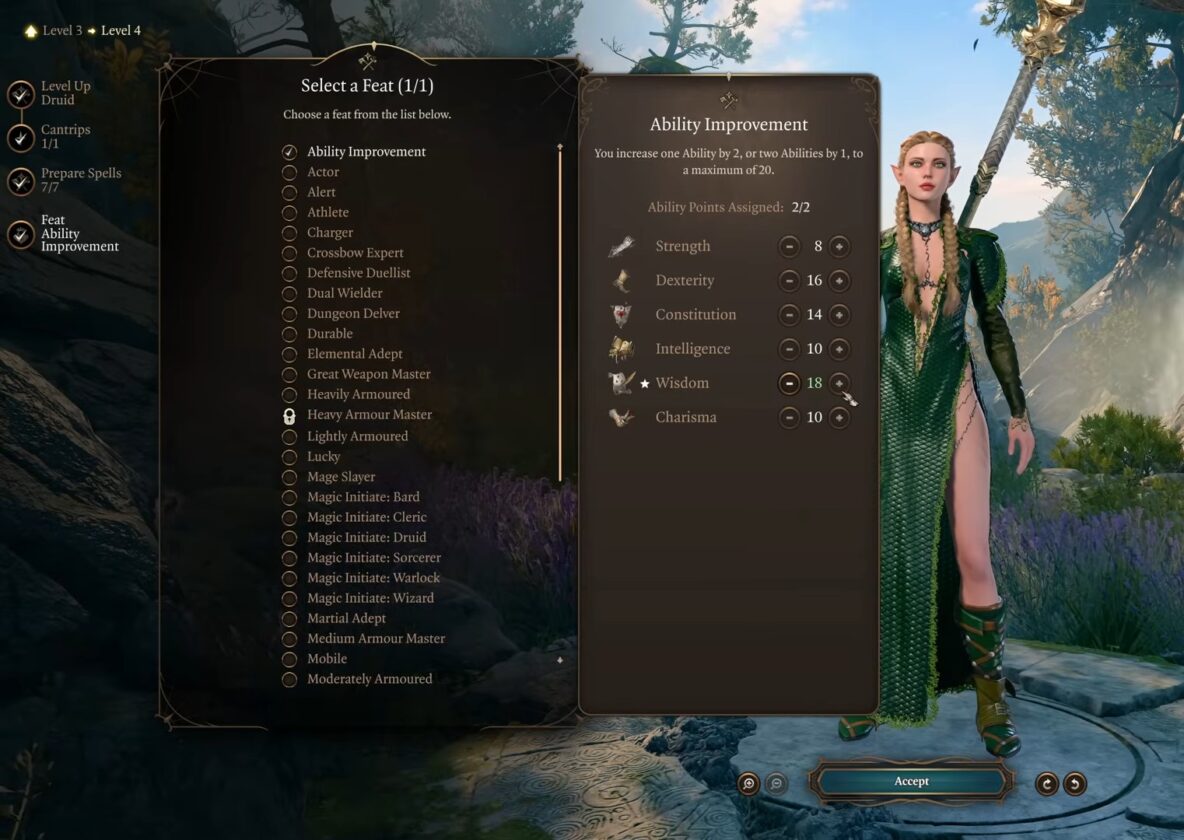Raise Dexterity by one point
Screen dimensions: 1184x840
[839, 281]
